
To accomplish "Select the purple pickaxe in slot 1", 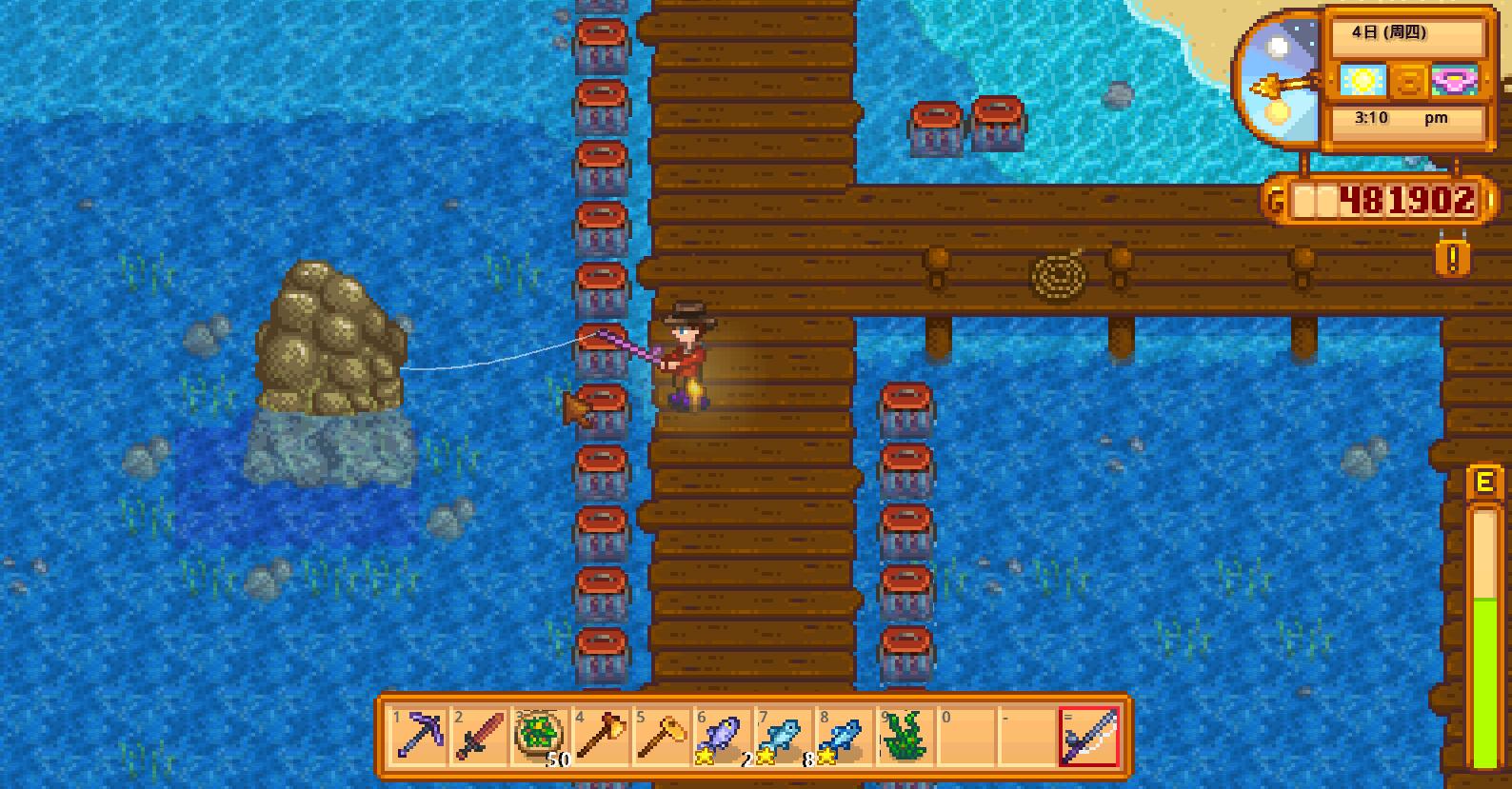I will 418,737.
